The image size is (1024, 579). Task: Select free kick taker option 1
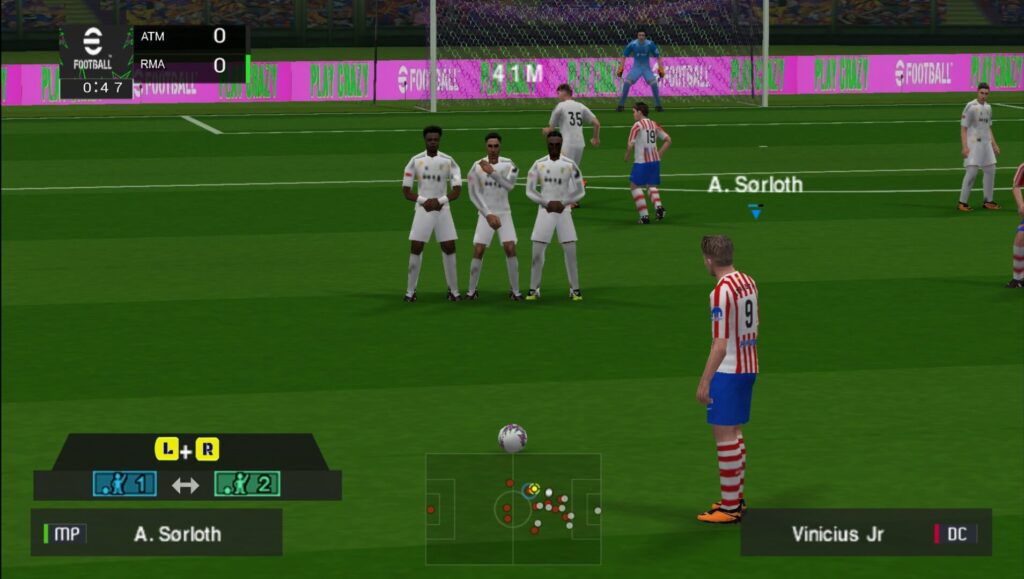pos(125,485)
